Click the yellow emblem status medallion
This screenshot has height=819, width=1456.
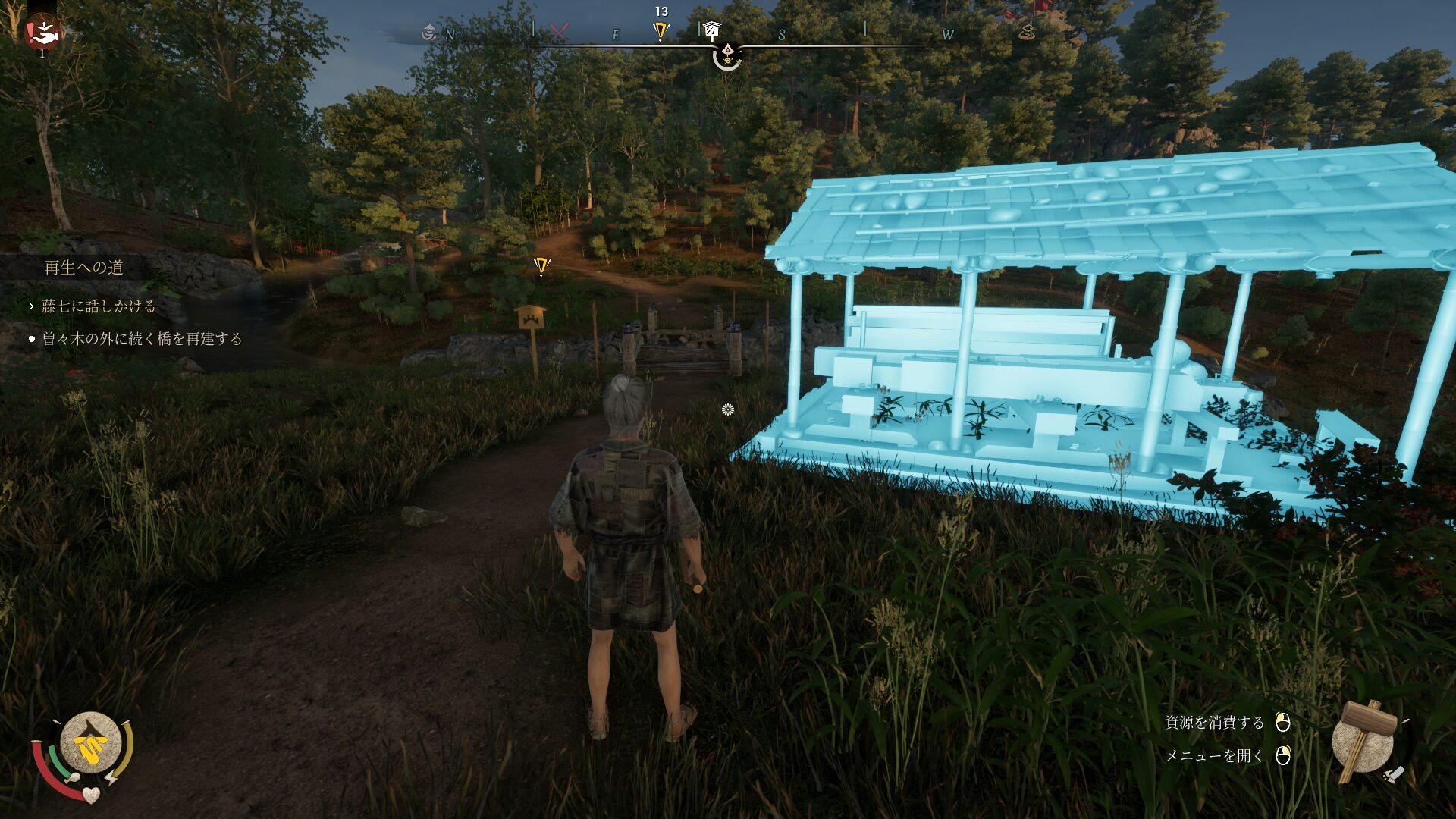tap(90, 744)
